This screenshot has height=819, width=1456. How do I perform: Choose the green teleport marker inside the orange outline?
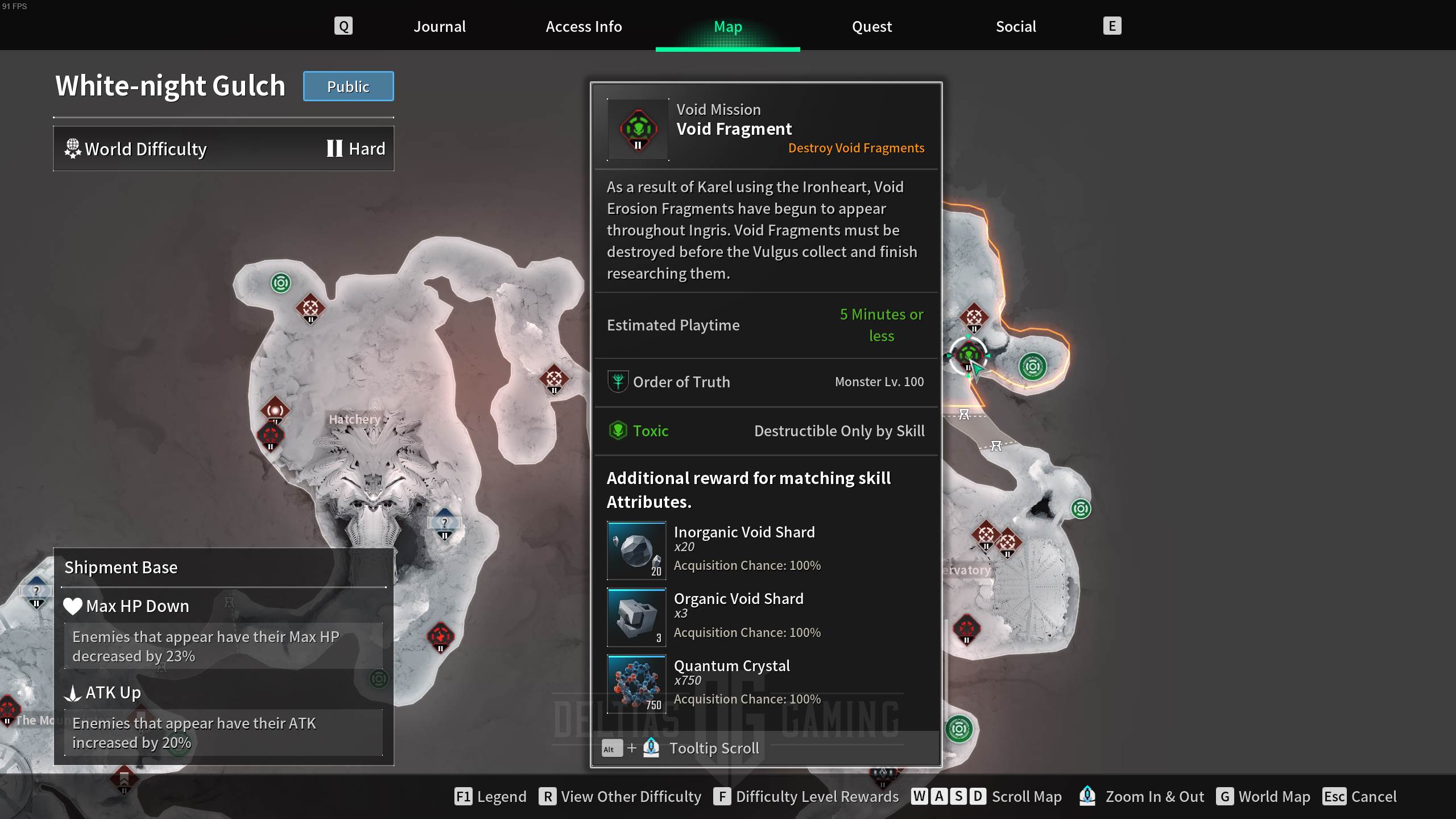point(1032,366)
